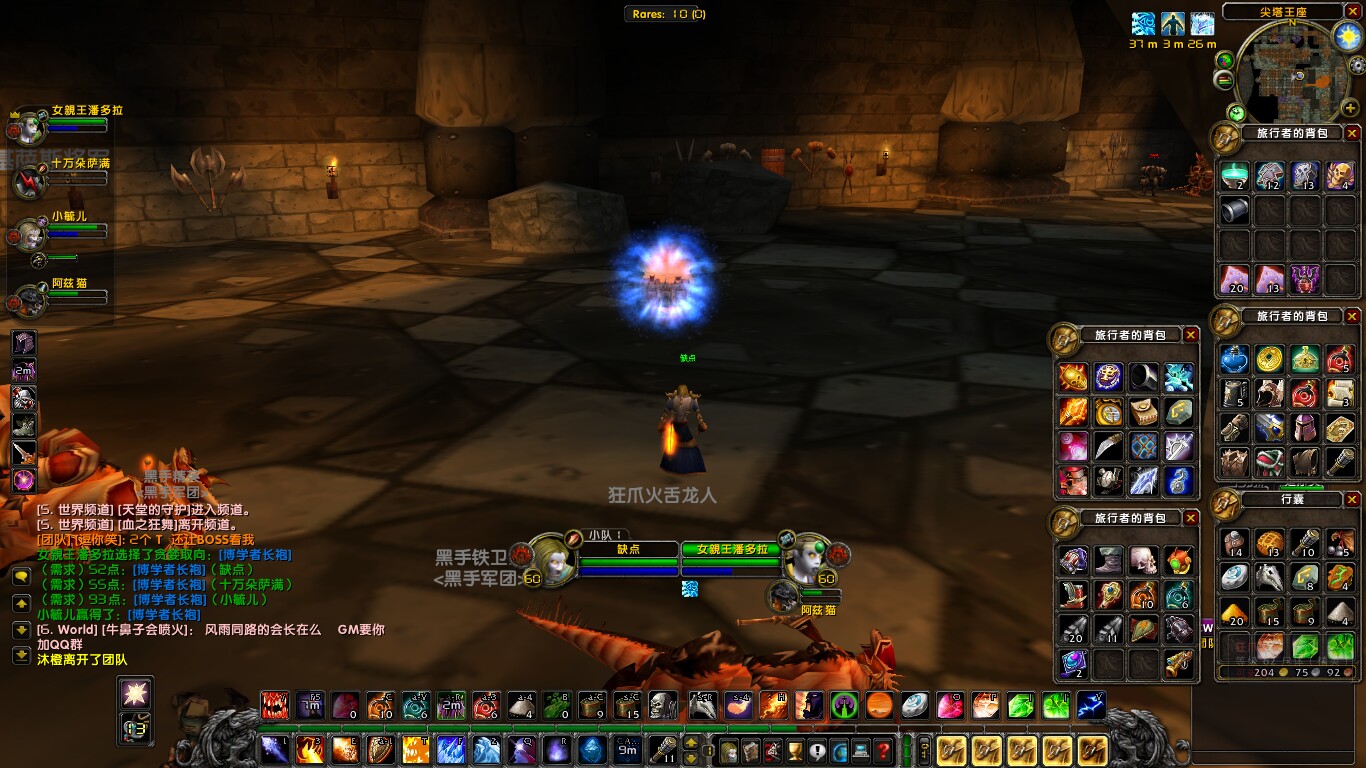The height and width of the screenshot is (768, 1366).
Task: Open the game menu via the computer icon
Action: (x=861, y=749)
